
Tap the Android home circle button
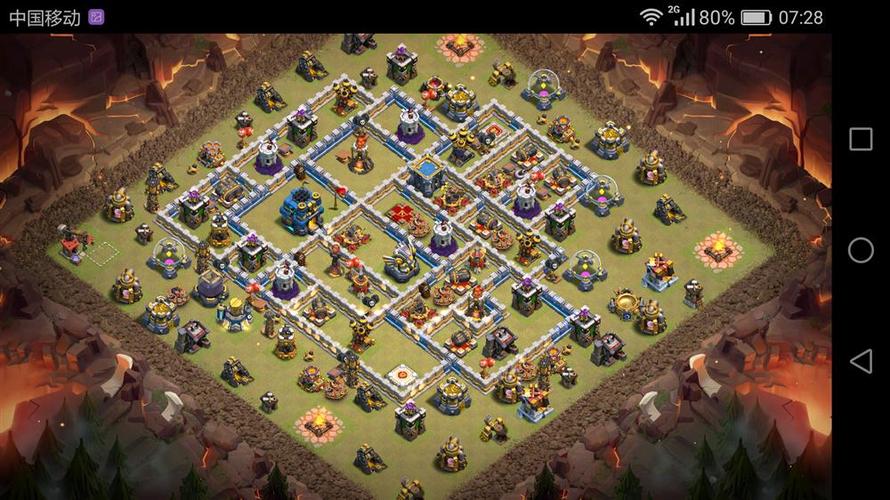(x=860, y=250)
